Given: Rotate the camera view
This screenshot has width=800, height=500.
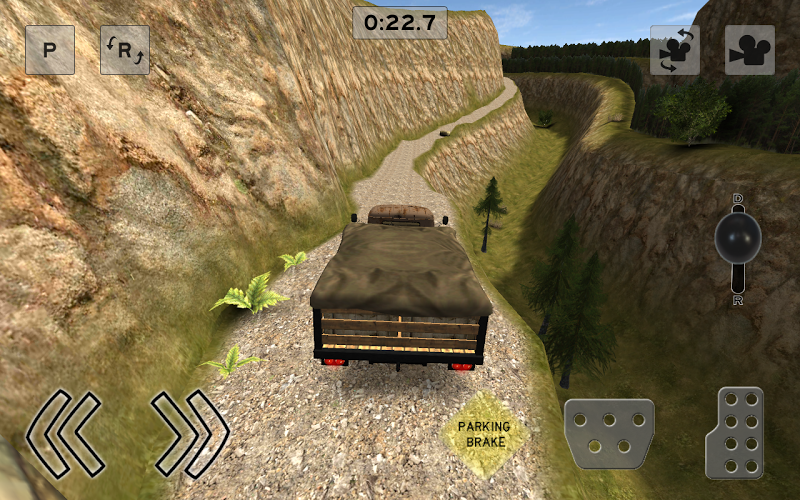Looking at the screenshot, I should click(675, 50).
